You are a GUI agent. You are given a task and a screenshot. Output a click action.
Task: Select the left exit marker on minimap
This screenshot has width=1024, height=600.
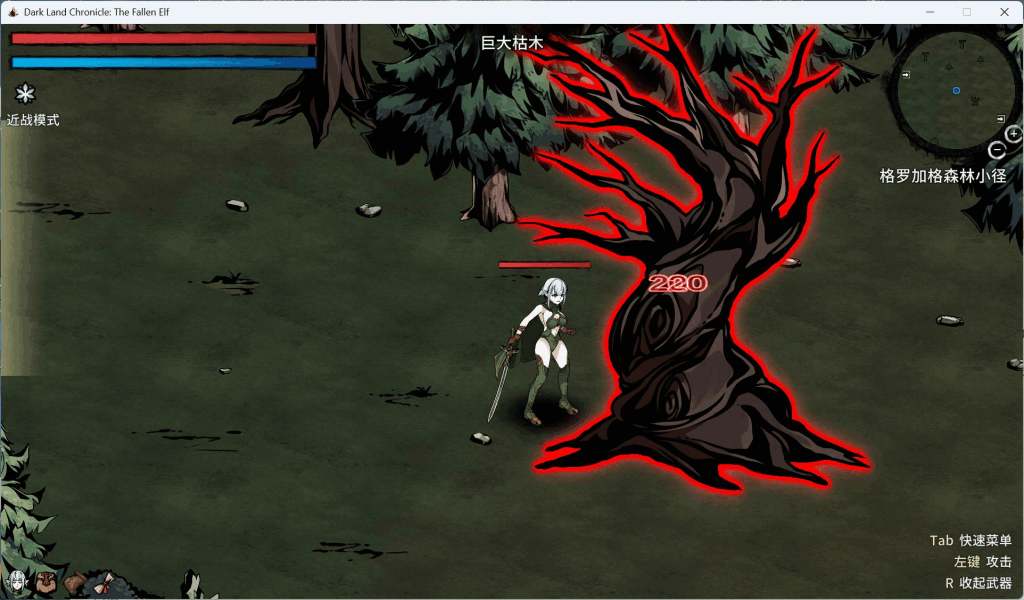(x=905, y=75)
